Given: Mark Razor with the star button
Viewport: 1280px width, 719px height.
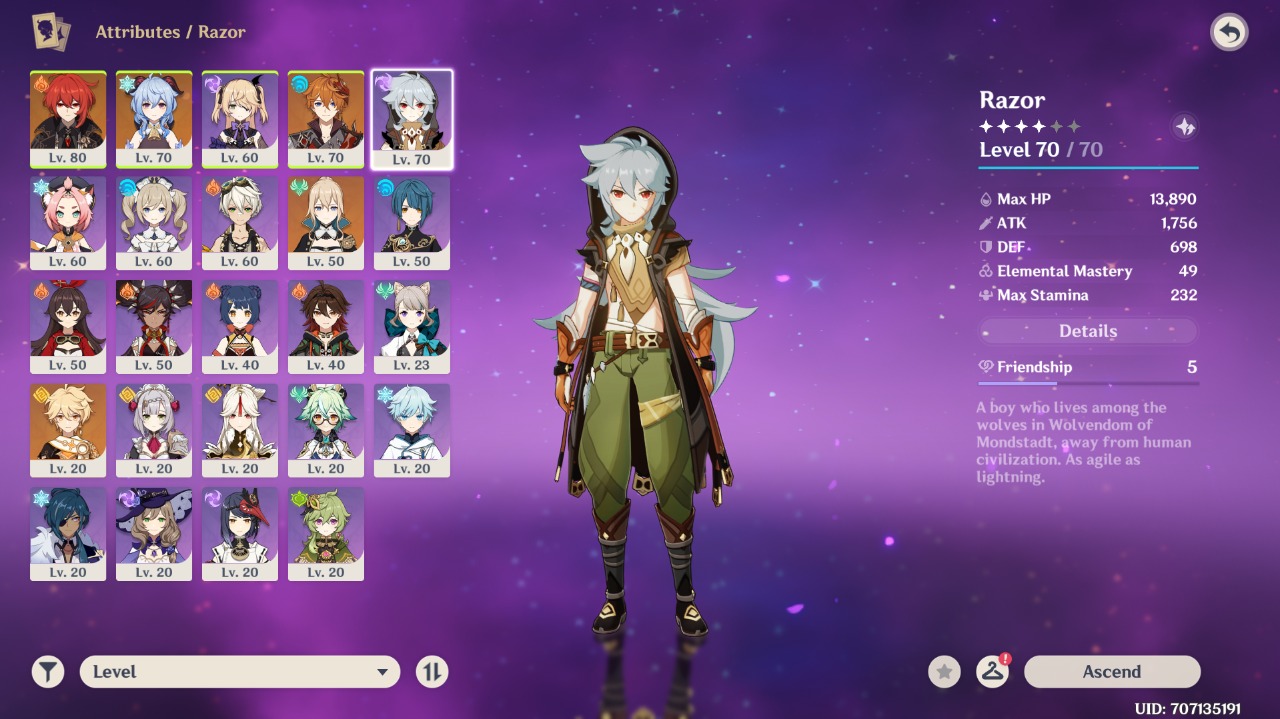Looking at the screenshot, I should click(x=944, y=672).
